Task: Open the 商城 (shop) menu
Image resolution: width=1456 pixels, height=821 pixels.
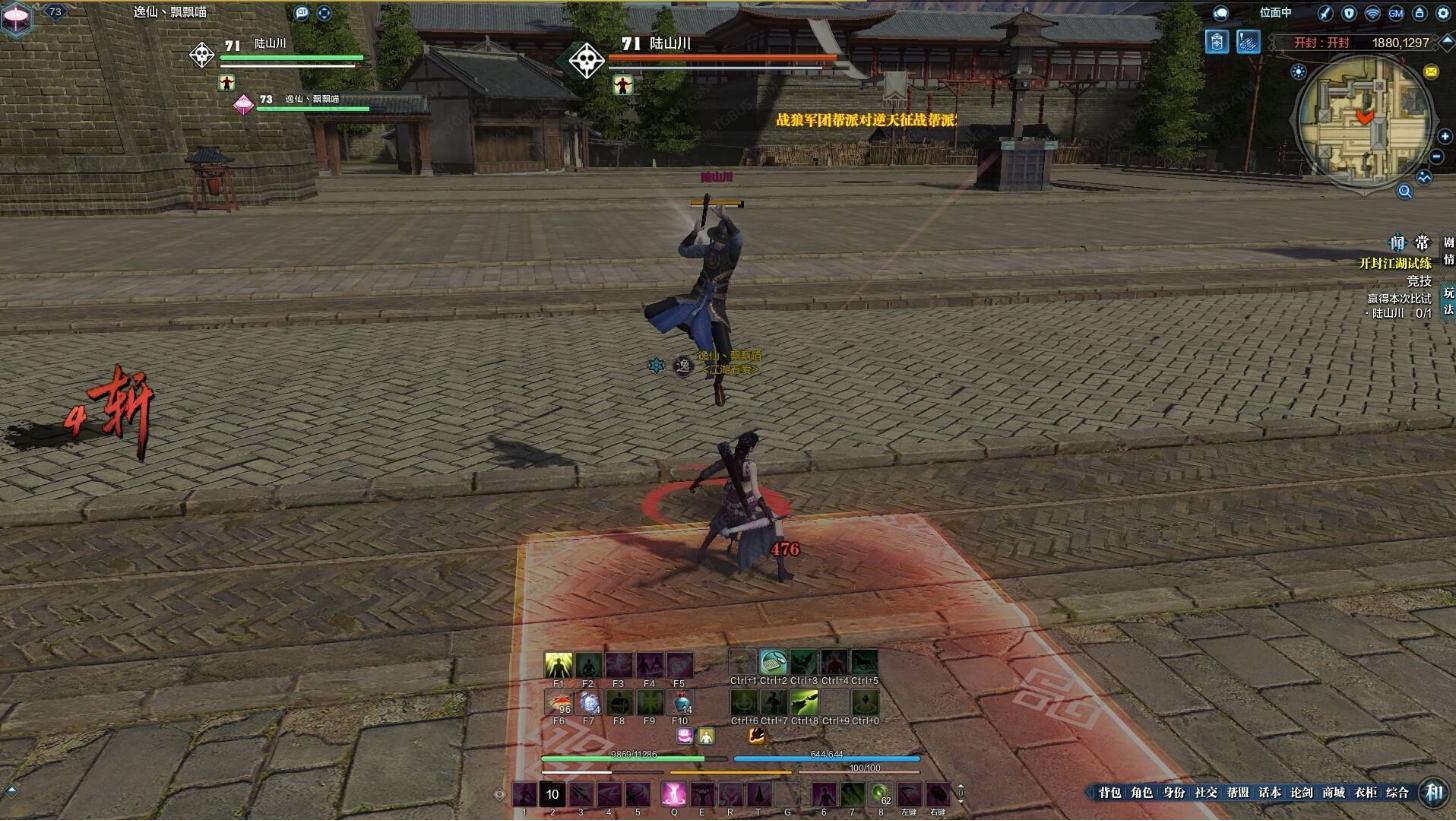Action: 1333,793
